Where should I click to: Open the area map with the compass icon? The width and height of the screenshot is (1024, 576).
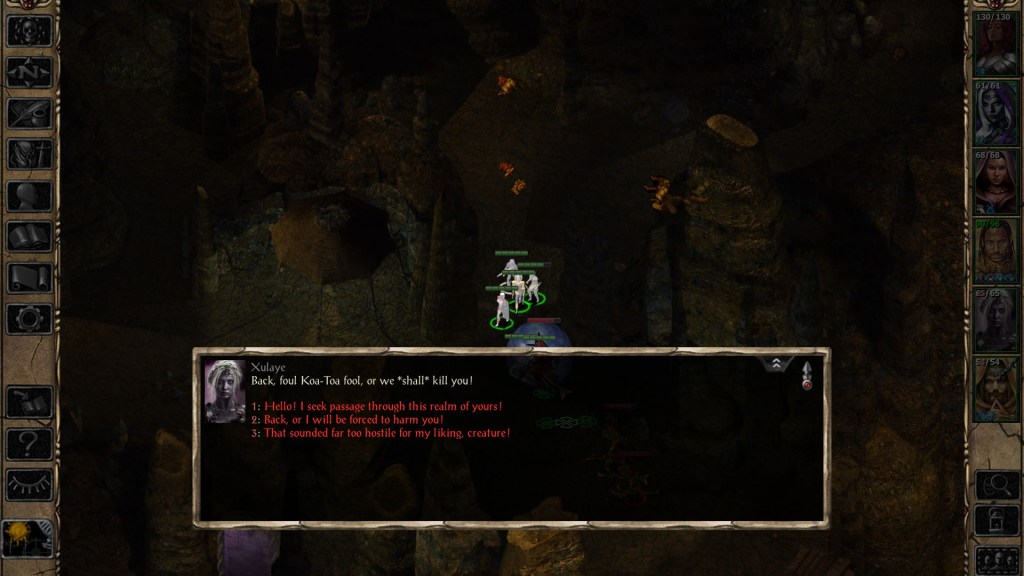click(x=29, y=71)
